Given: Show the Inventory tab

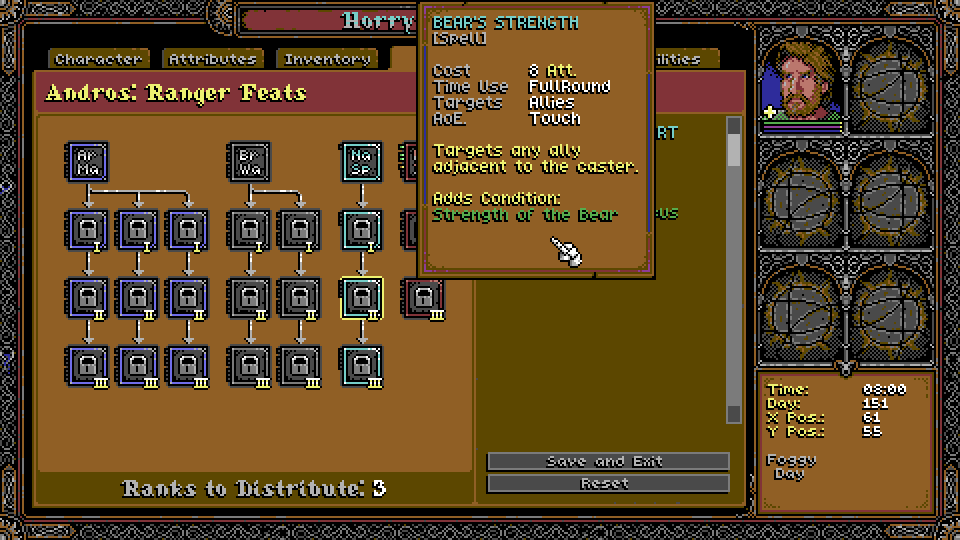Looking at the screenshot, I should (327, 59).
